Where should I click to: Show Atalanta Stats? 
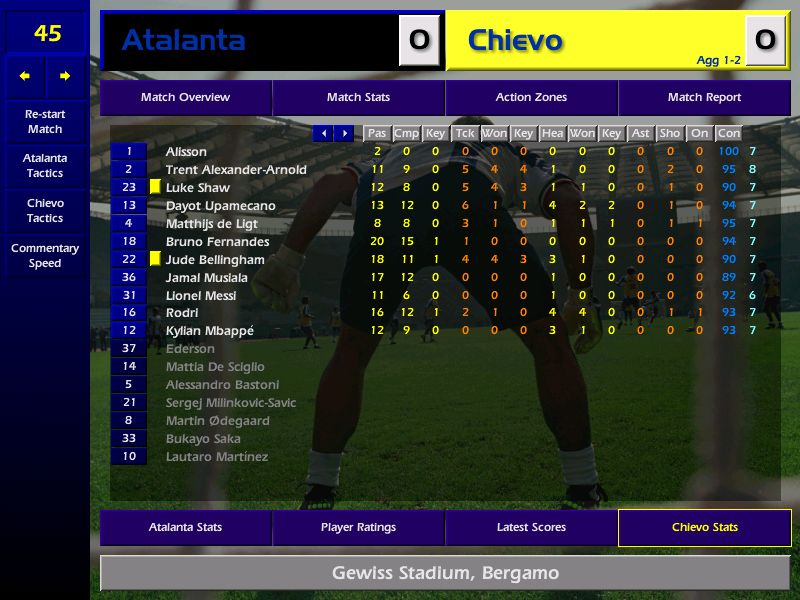[185, 528]
